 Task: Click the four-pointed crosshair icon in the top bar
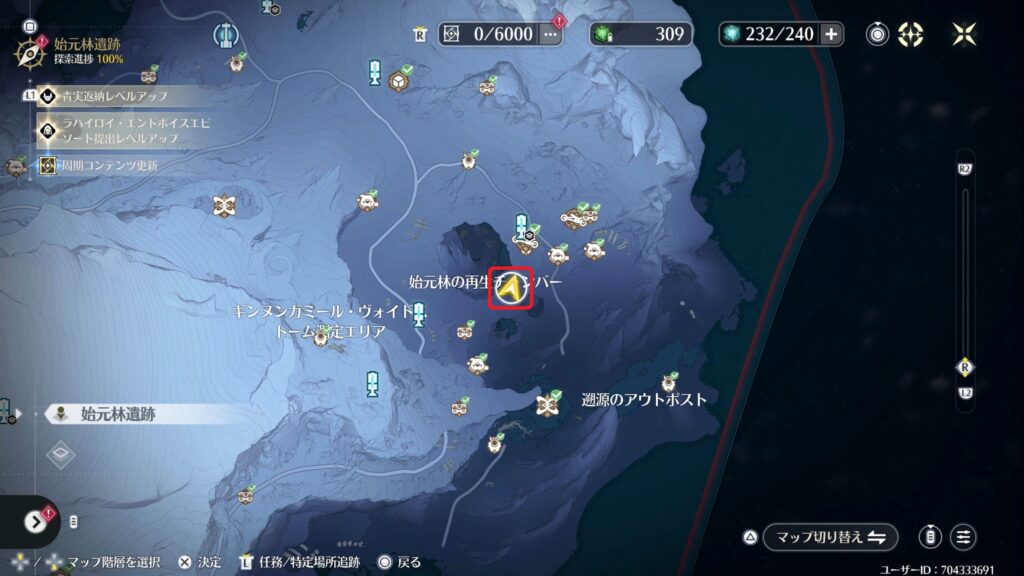coord(910,34)
